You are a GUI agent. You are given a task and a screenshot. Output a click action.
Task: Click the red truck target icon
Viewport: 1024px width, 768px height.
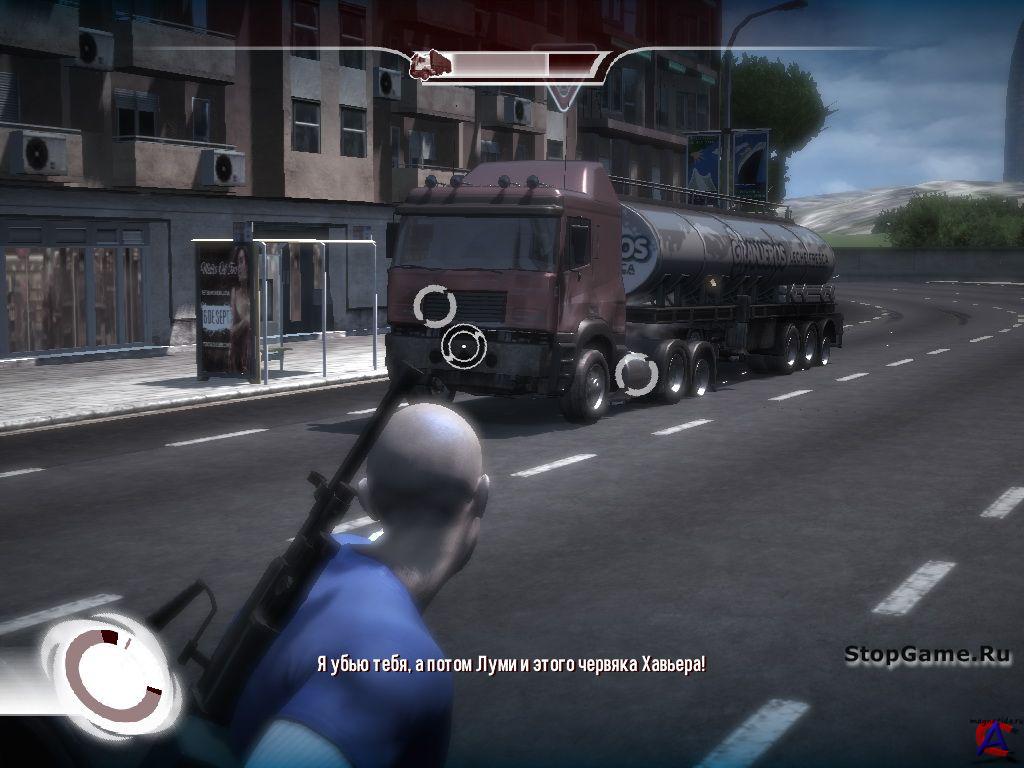click(x=431, y=66)
